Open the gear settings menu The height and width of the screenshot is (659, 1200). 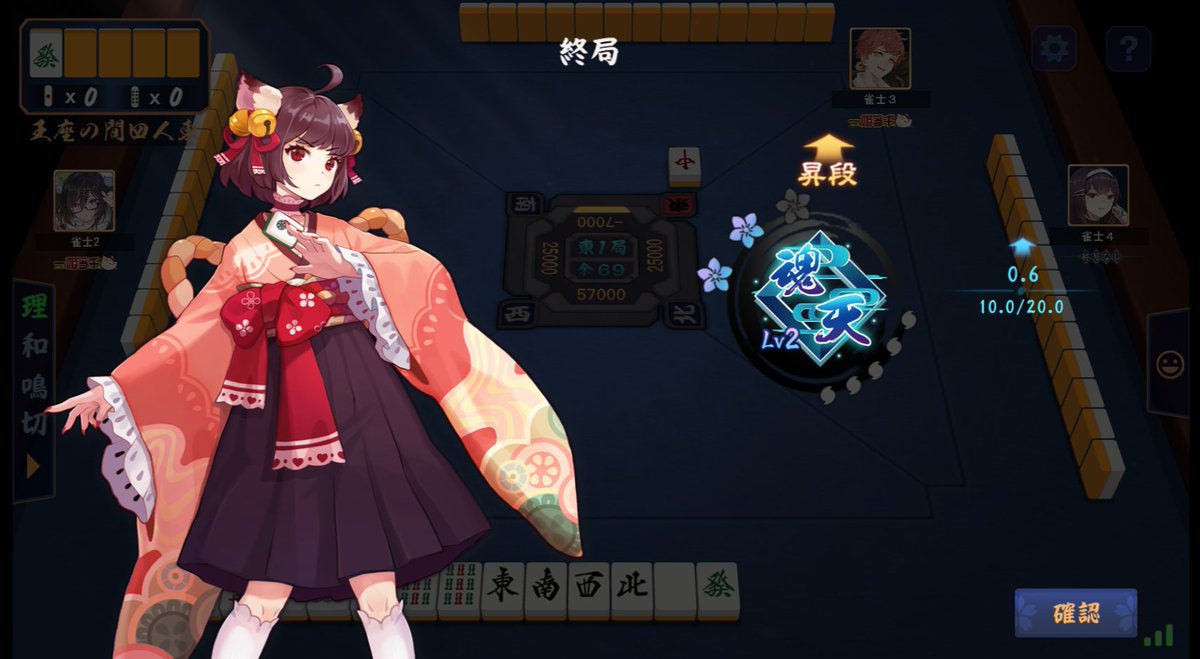1054,47
